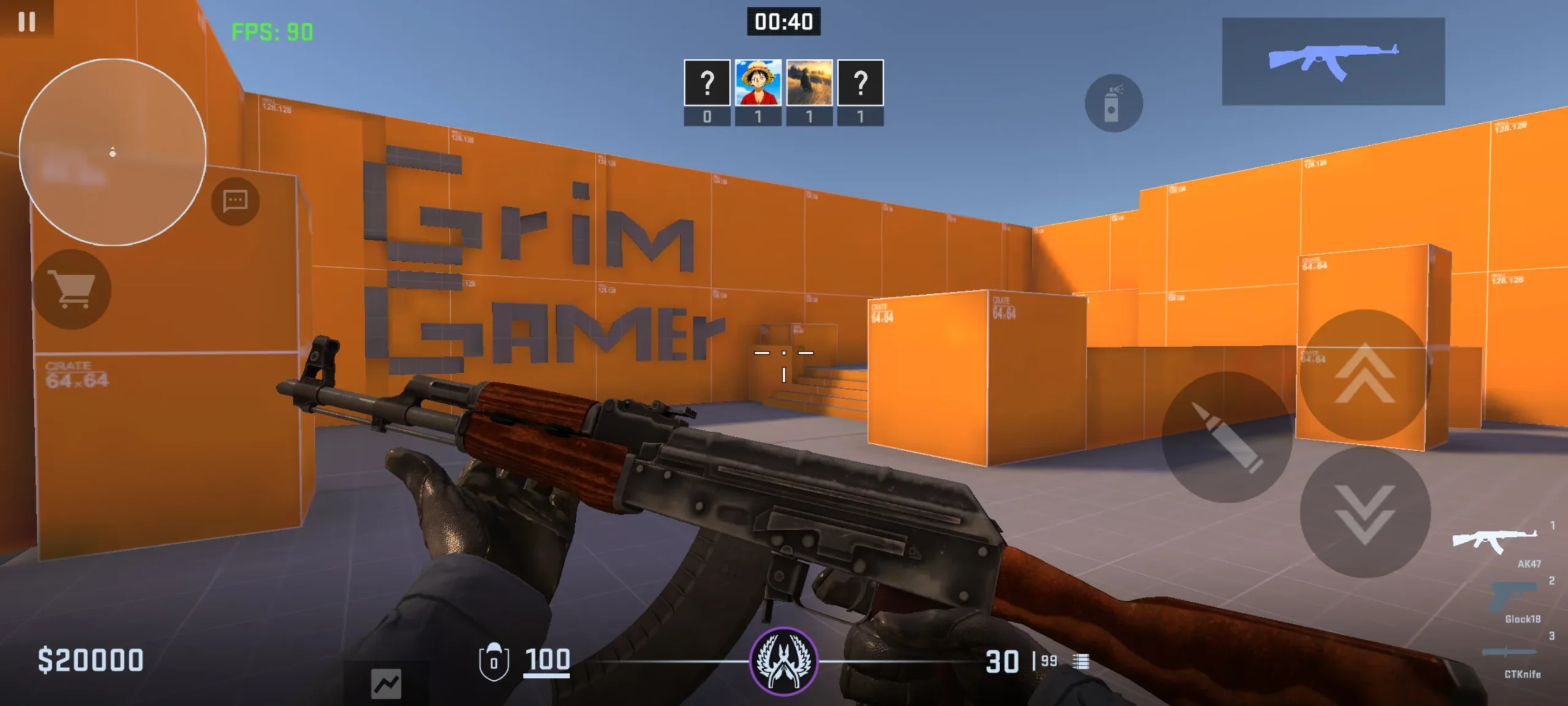Image resolution: width=1568 pixels, height=706 pixels.
Task: Select the straw hat player avatar
Action: pyautogui.click(x=758, y=83)
